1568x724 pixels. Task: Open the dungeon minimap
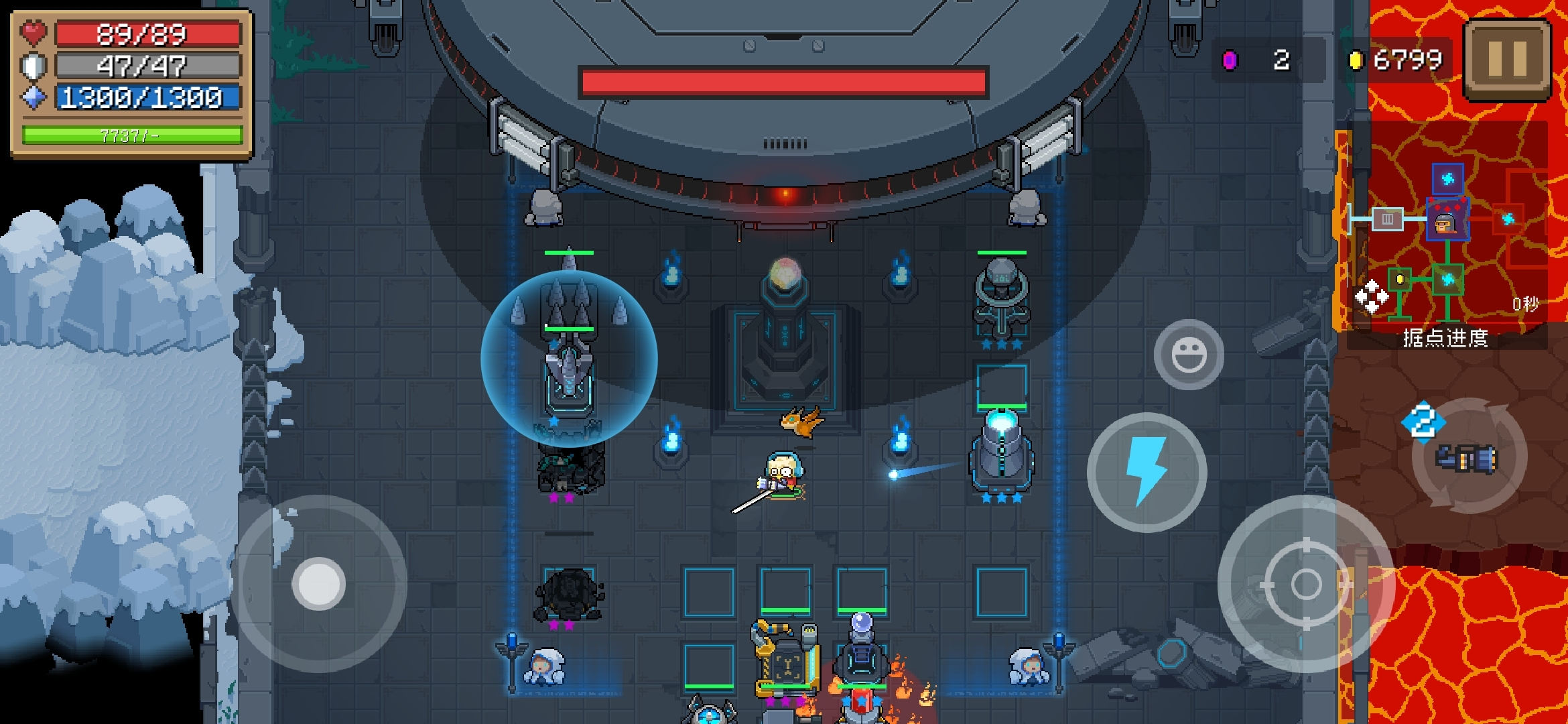point(1447,241)
